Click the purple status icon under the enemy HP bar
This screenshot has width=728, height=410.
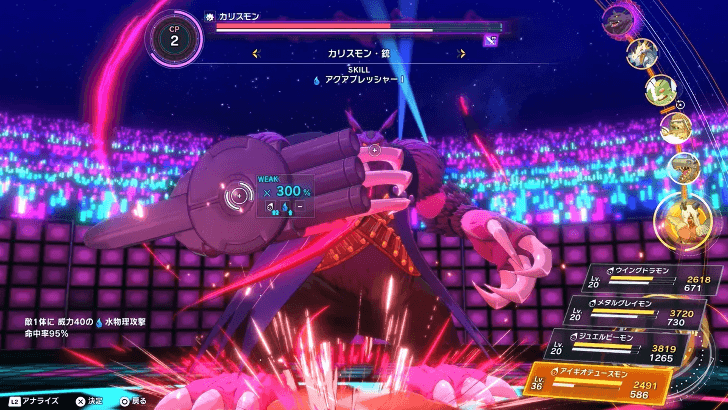click(x=490, y=39)
